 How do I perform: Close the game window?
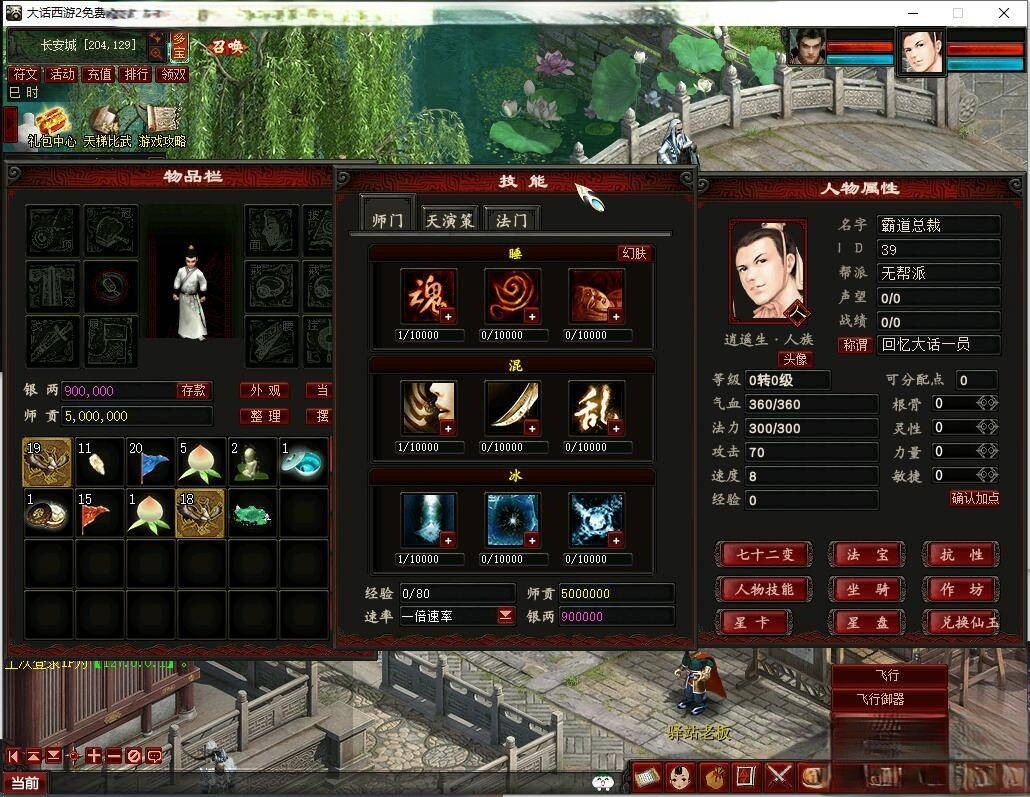(1004, 13)
